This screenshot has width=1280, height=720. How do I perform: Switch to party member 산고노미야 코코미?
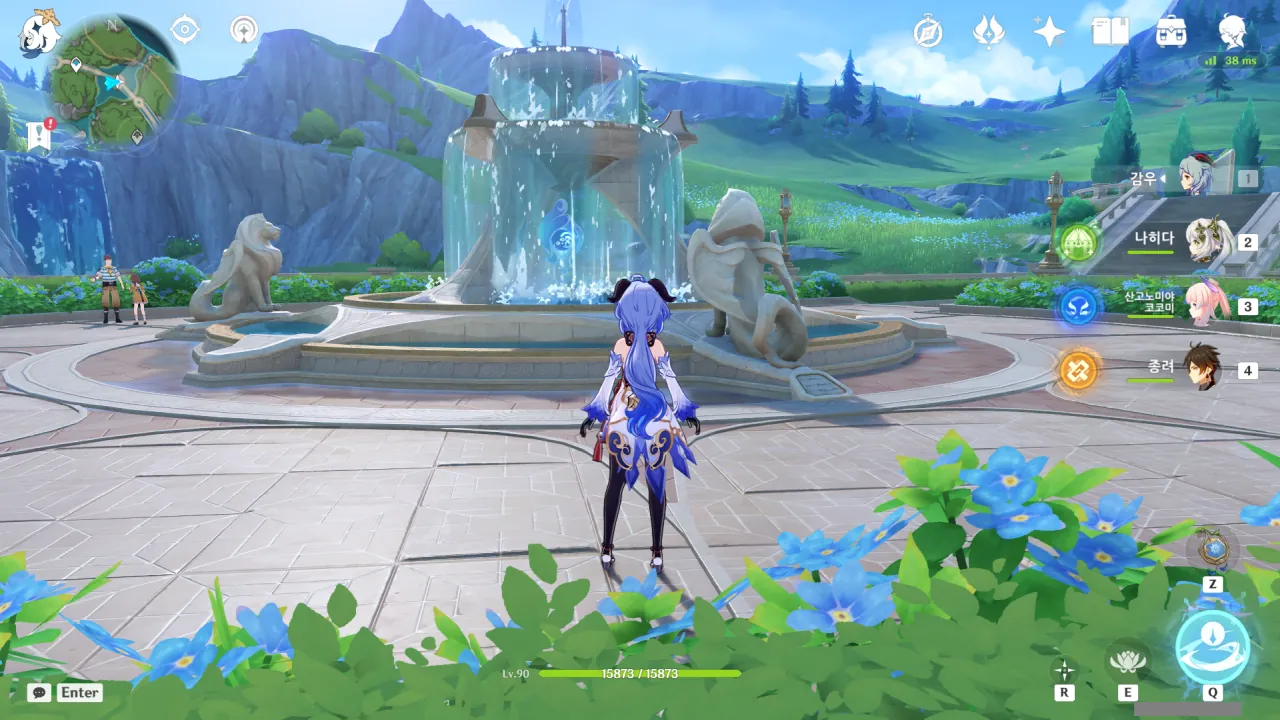coord(1205,305)
